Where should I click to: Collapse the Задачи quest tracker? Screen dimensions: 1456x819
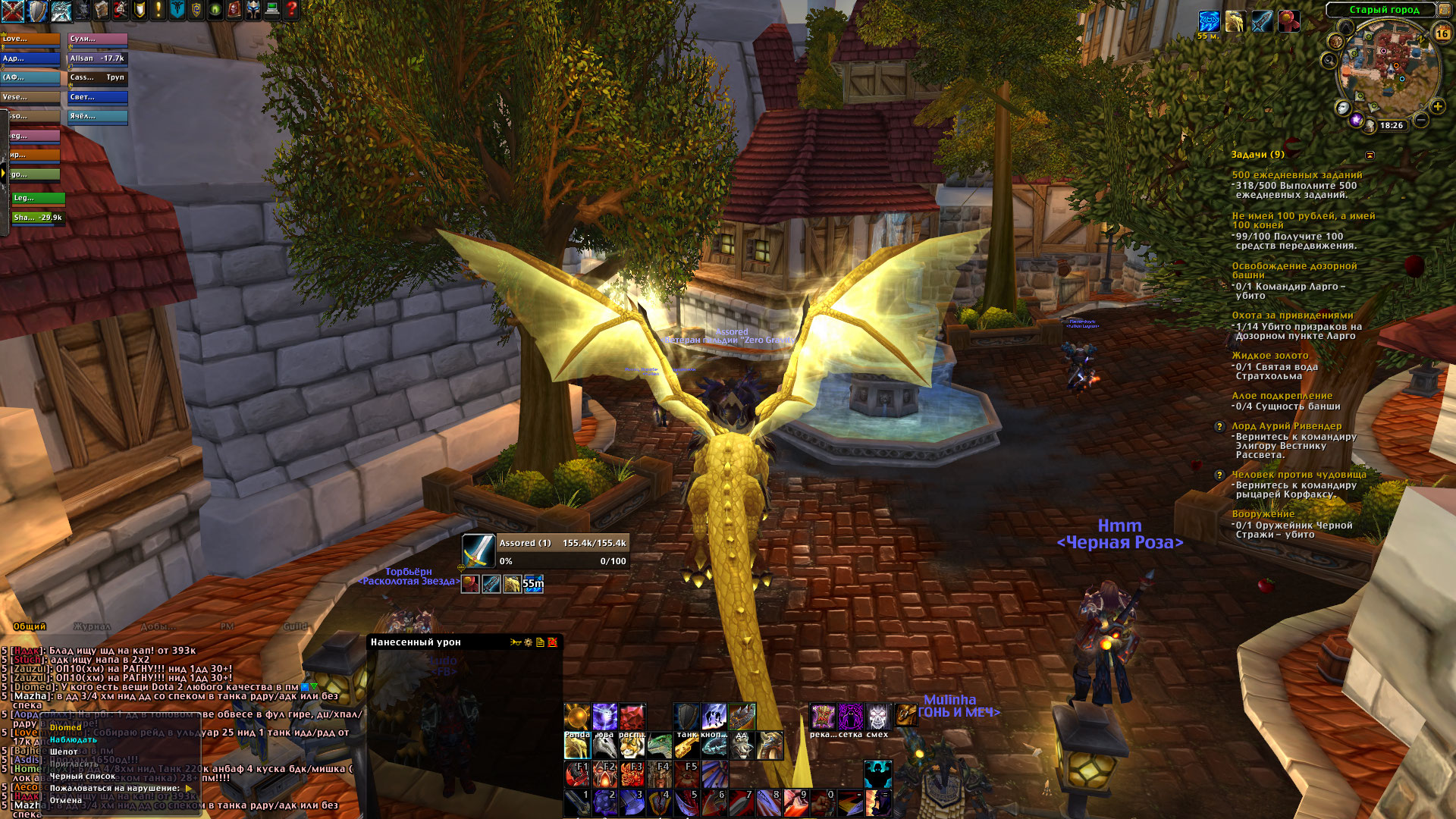(x=1370, y=155)
